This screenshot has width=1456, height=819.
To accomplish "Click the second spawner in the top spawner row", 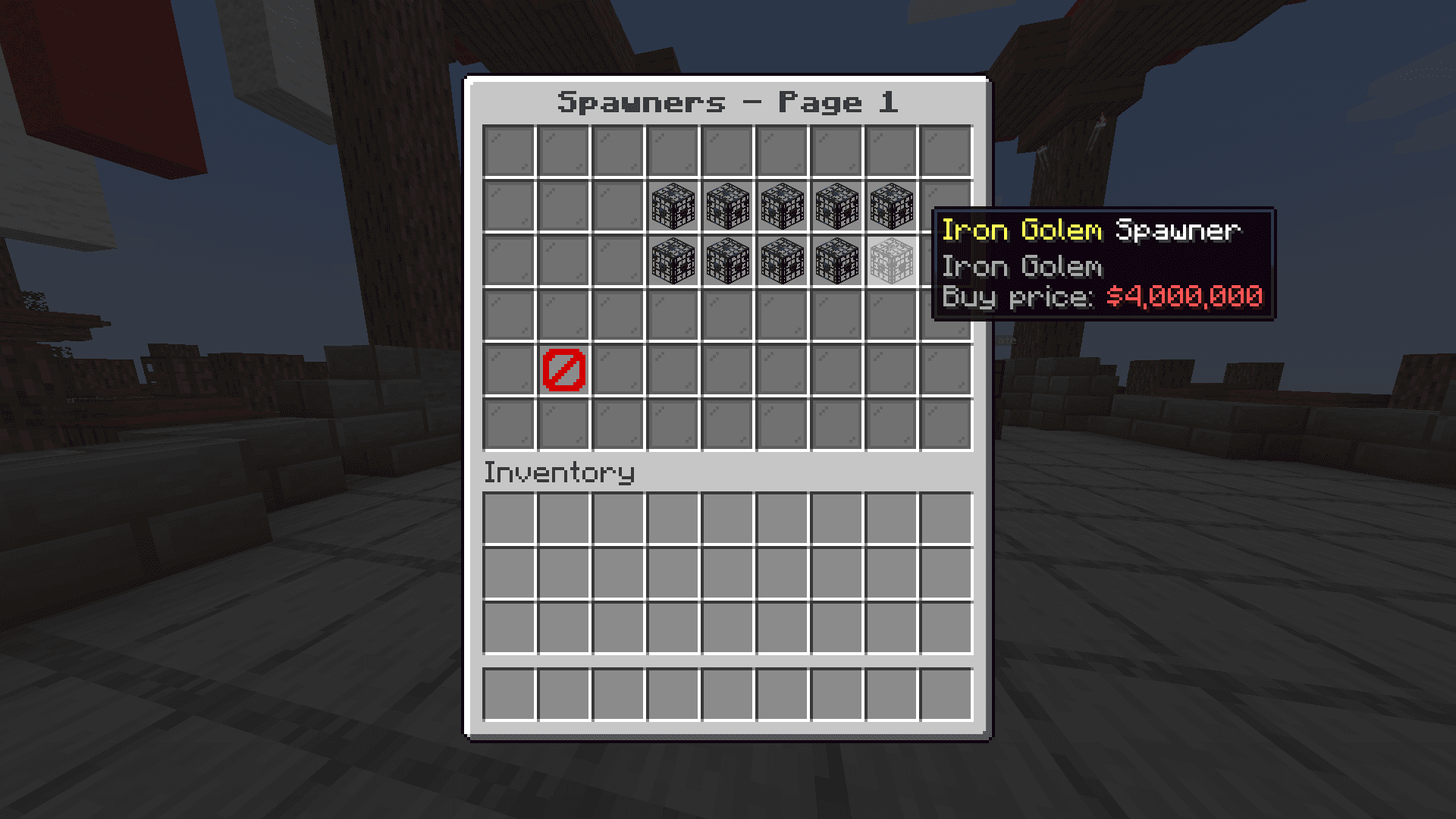I will point(728,206).
